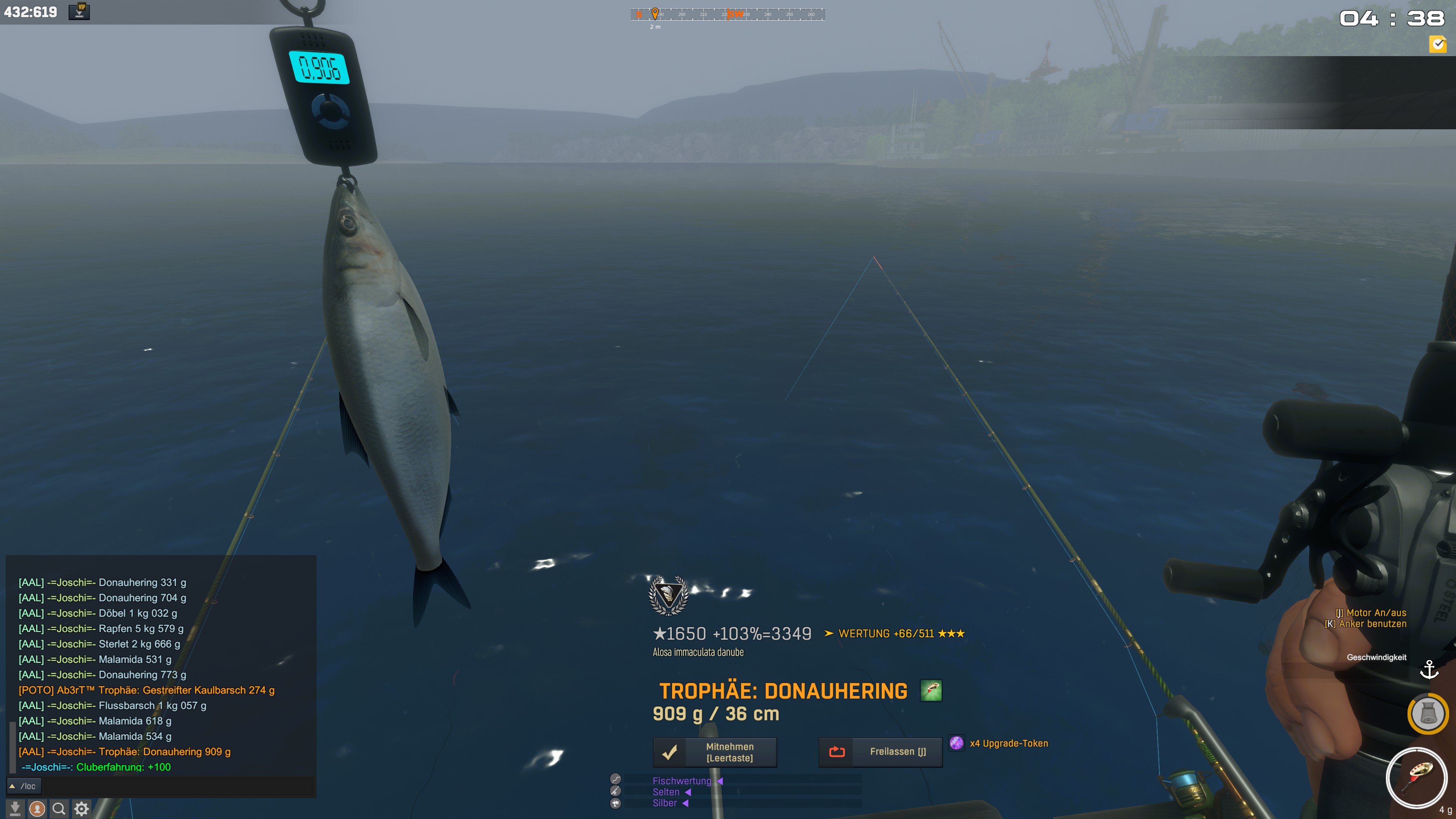Open the keepnet fish cage icon

1428,714
